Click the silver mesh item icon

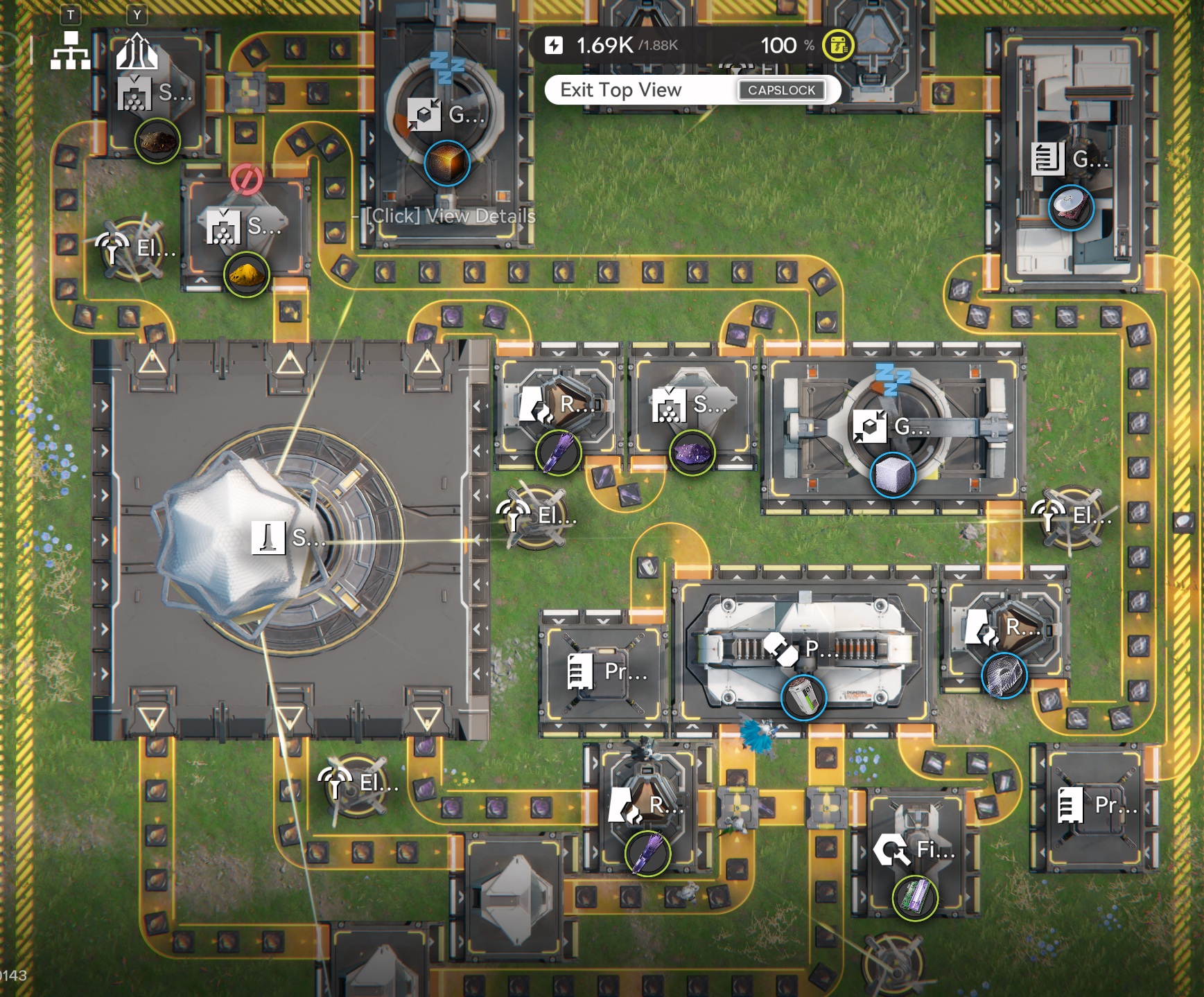click(x=1004, y=676)
